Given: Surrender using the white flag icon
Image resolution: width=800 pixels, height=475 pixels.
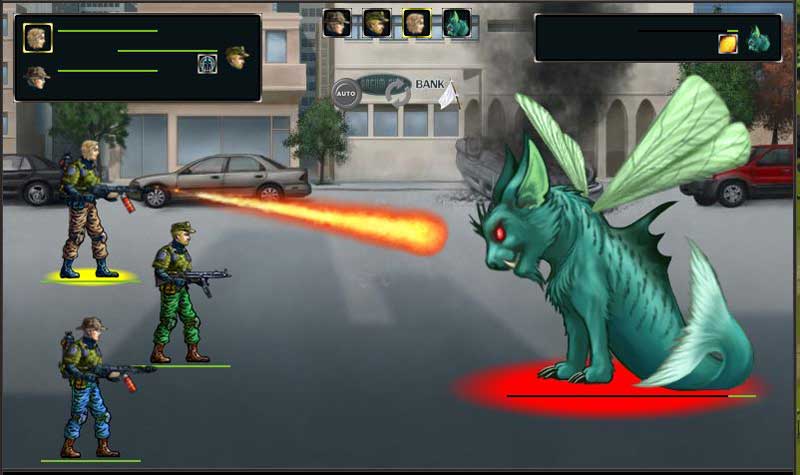Looking at the screenshot, I should click(447, 94).
